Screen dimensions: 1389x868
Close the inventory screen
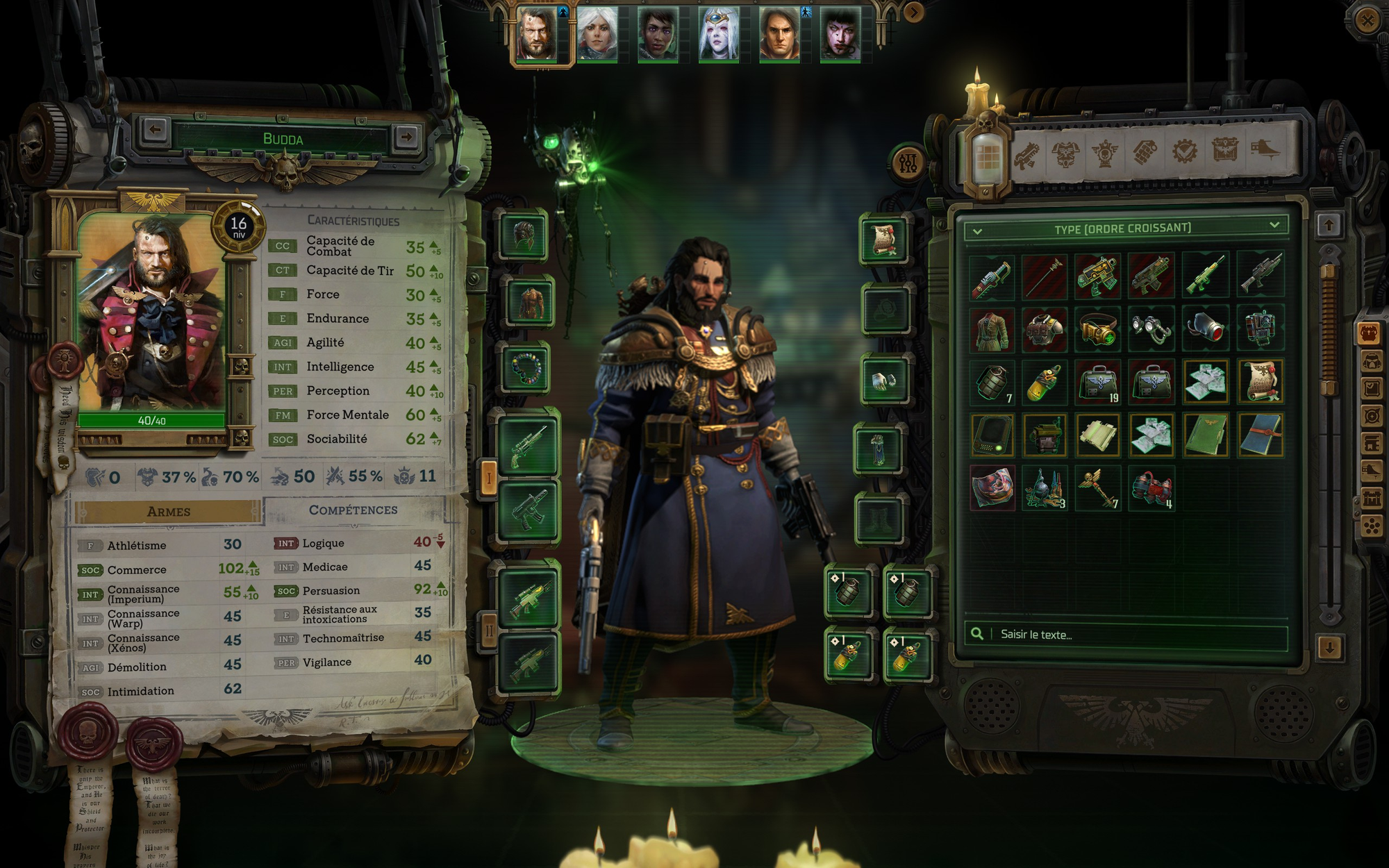pos(1367,20)
